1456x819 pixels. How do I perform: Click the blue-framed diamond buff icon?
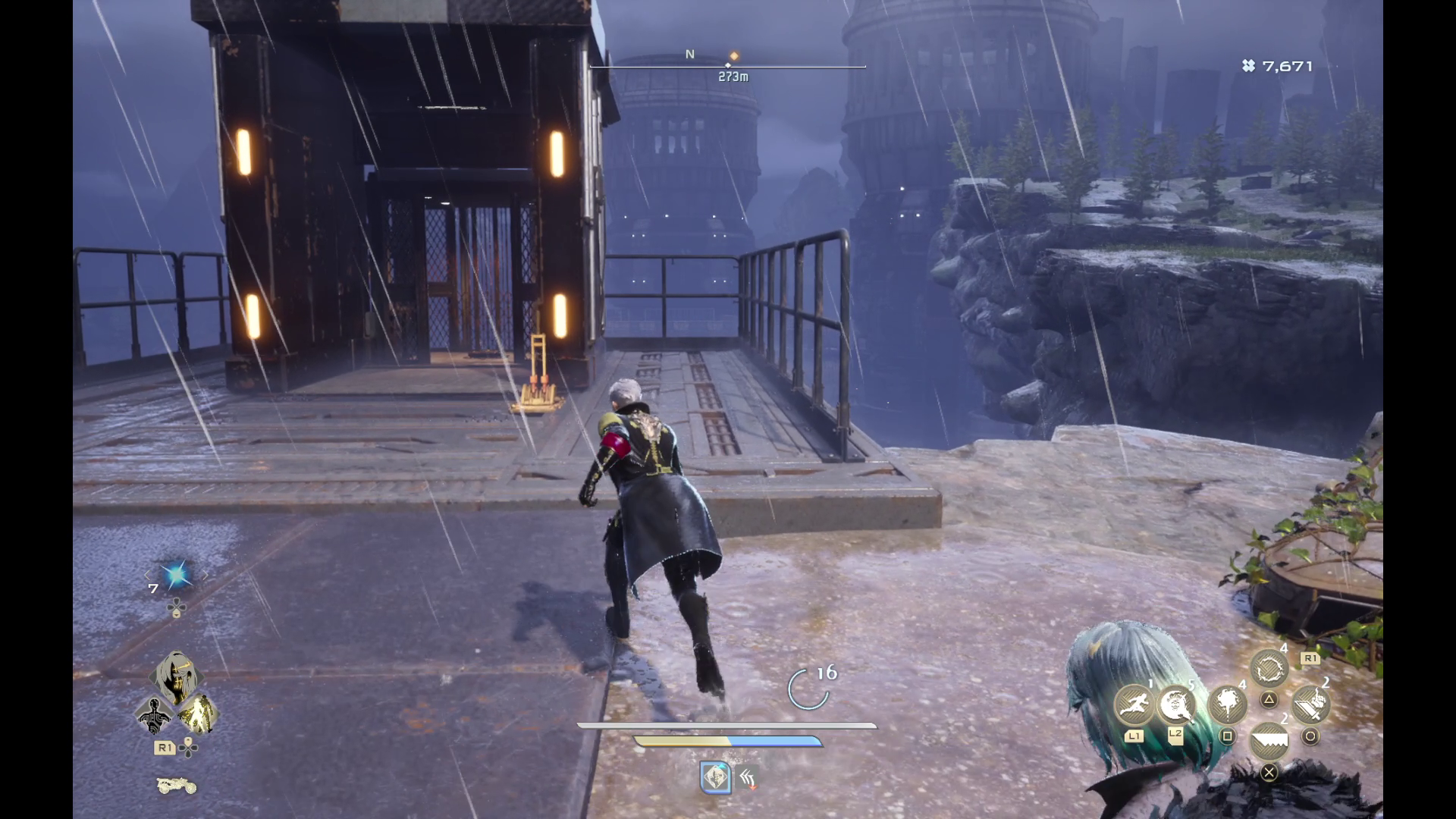pyautogui.click(x=715, y=777)
